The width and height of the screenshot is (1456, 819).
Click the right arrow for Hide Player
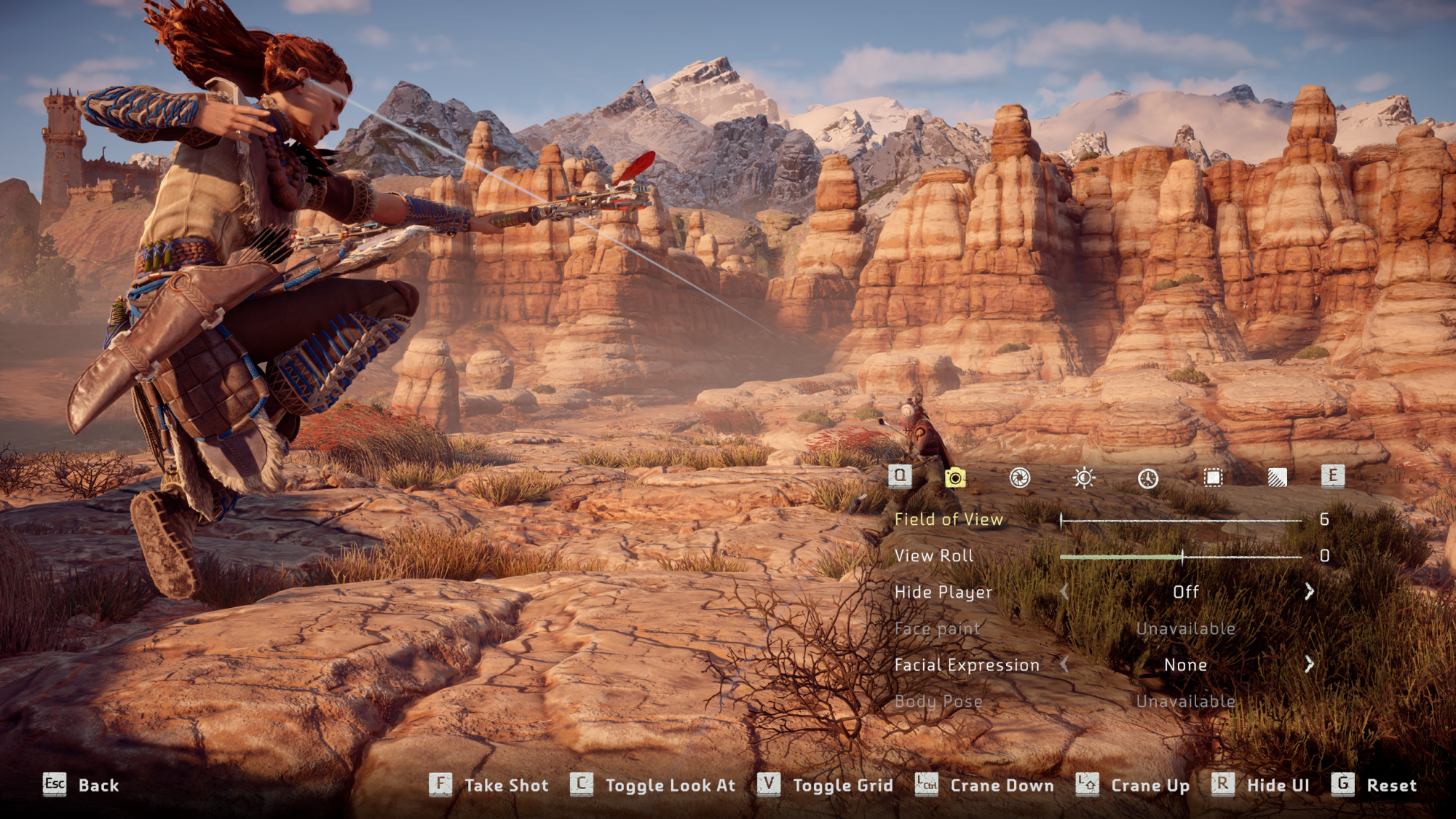(1309, 592)
